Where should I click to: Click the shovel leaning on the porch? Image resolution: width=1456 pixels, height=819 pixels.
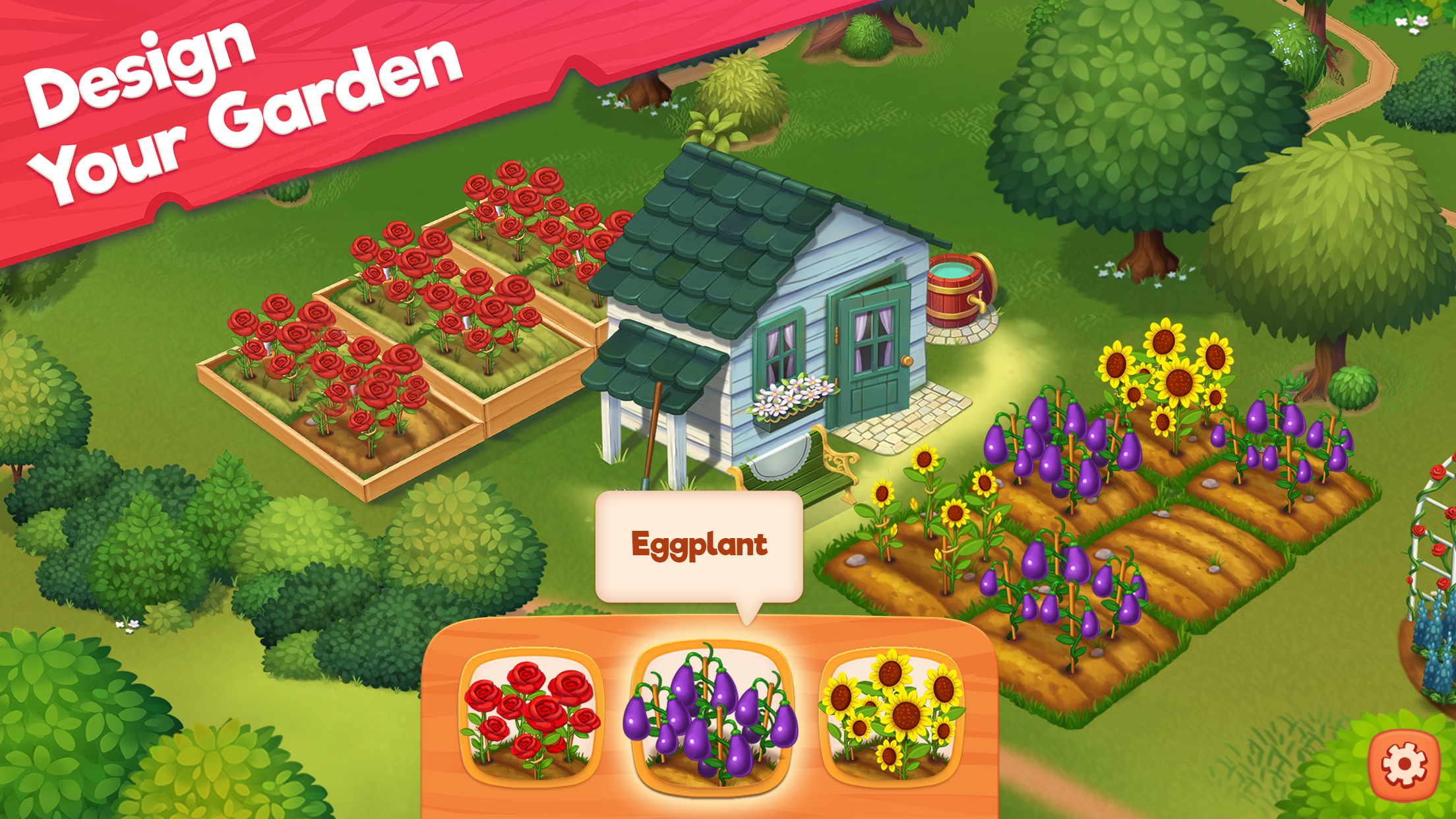[653, 429]
